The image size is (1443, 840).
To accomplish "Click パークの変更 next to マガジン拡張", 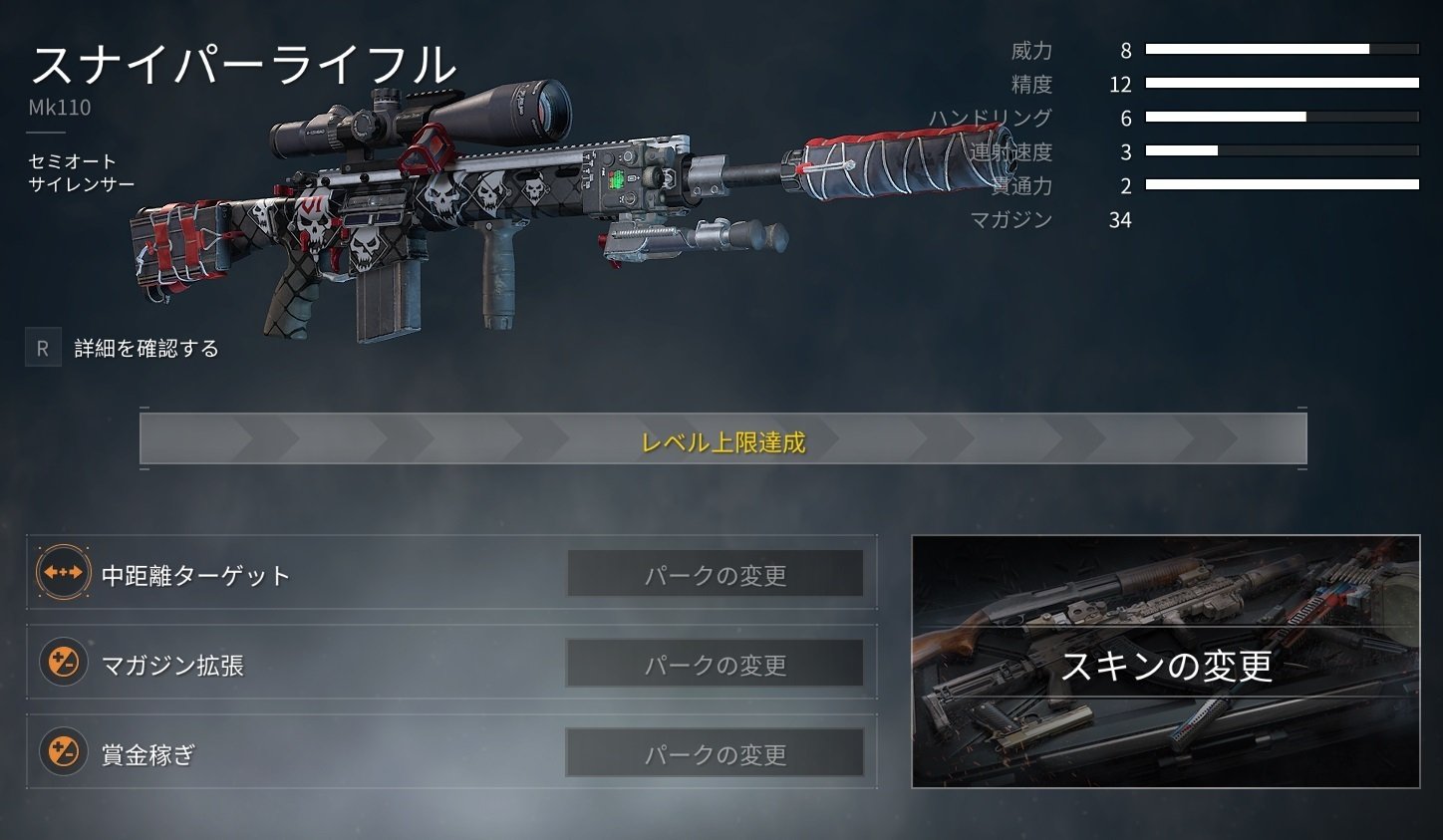I will coord(716,664).
